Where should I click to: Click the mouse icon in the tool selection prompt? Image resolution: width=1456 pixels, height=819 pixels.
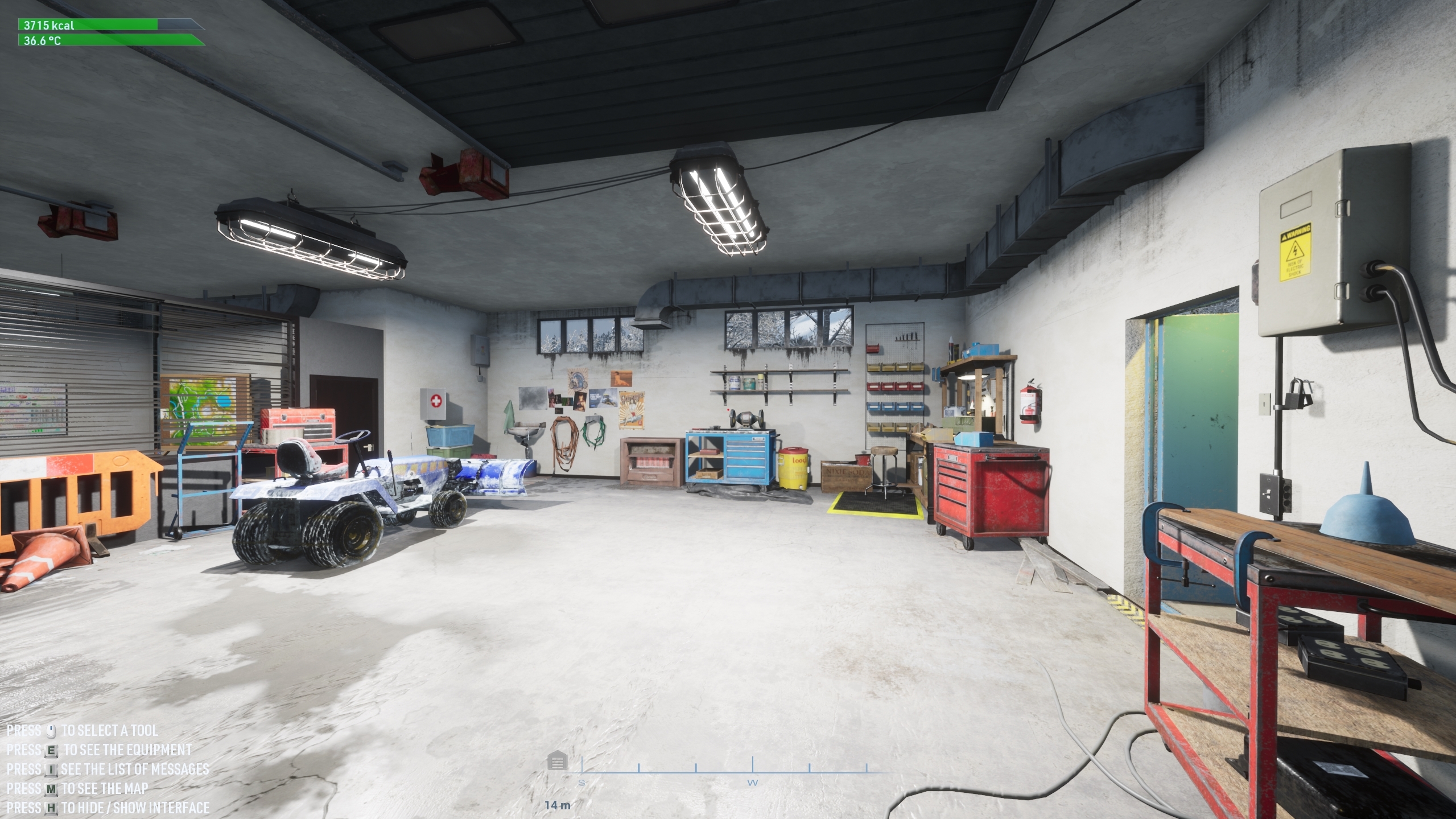click(x=50, y=731)
